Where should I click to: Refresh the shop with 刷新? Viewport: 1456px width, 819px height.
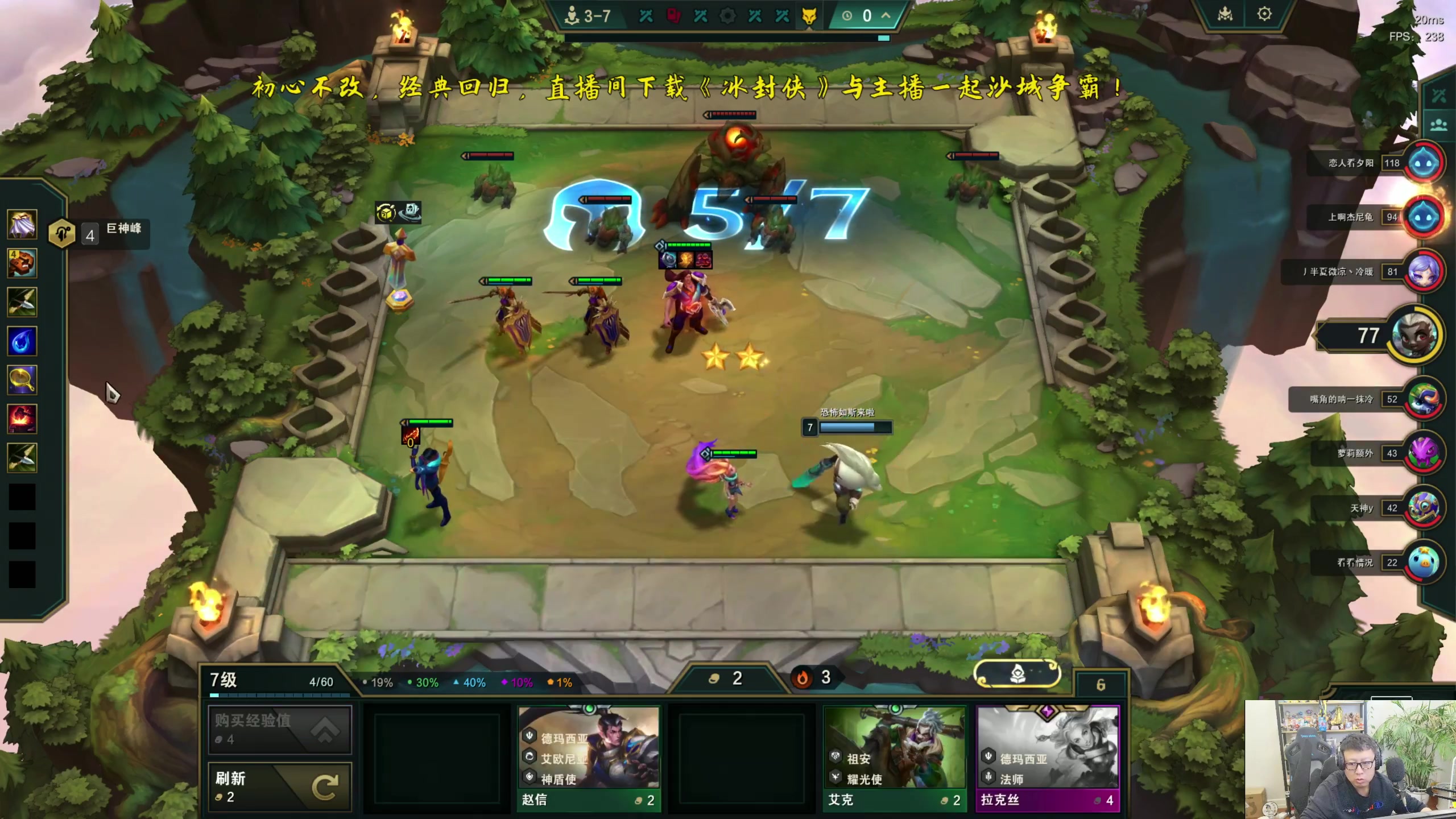(280, 787)
